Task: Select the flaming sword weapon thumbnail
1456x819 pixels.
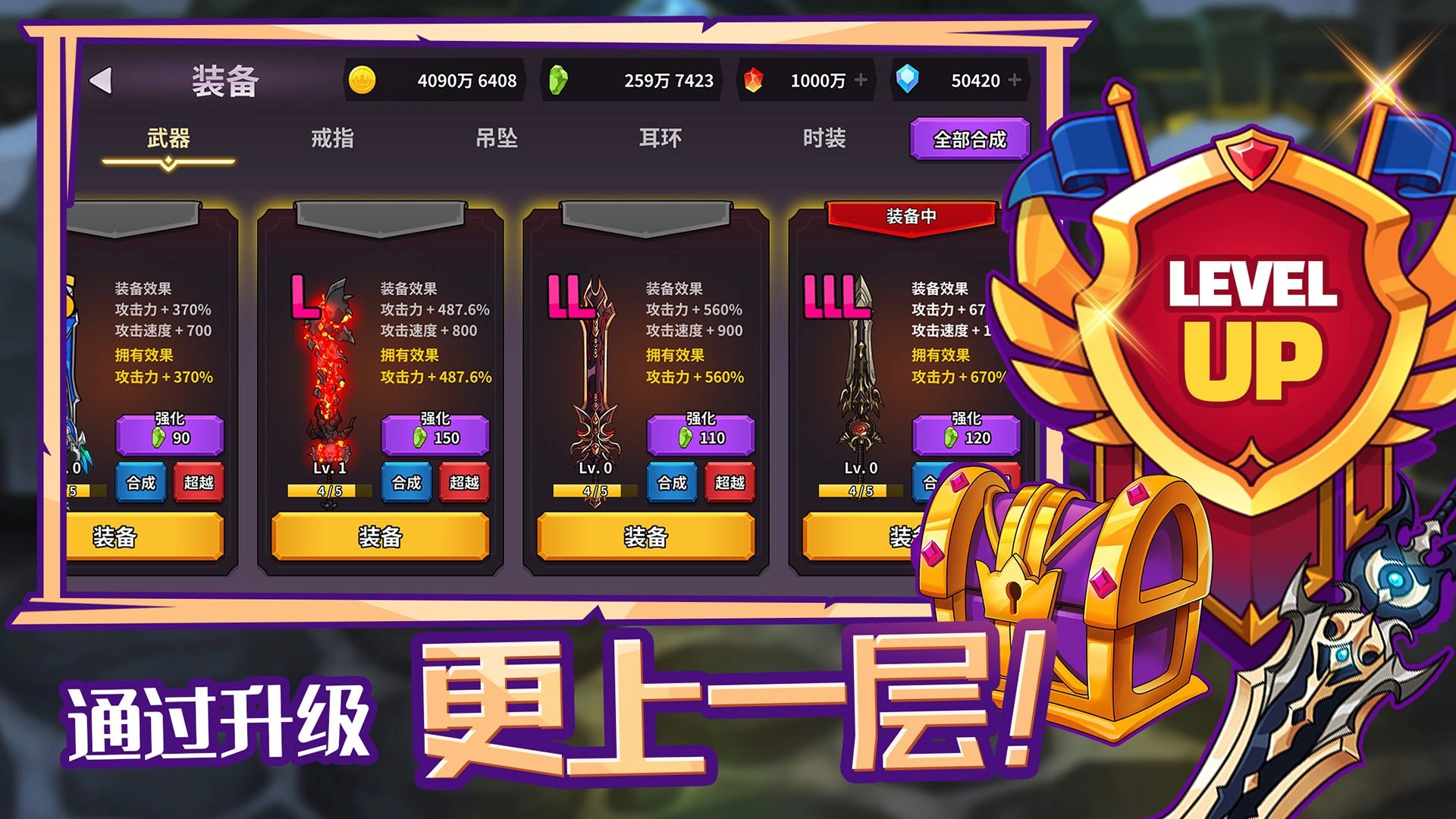Action: [x=328, y=356]
